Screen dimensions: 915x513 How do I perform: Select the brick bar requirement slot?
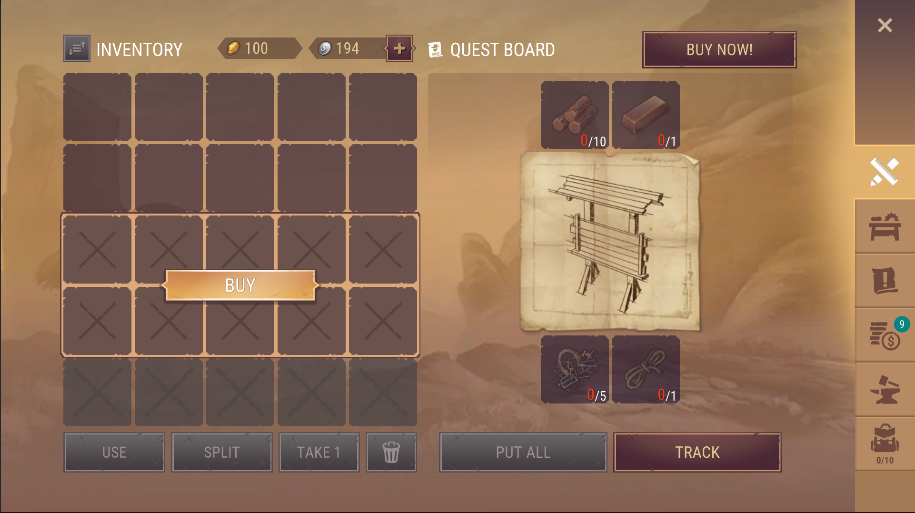coord(646,115)
